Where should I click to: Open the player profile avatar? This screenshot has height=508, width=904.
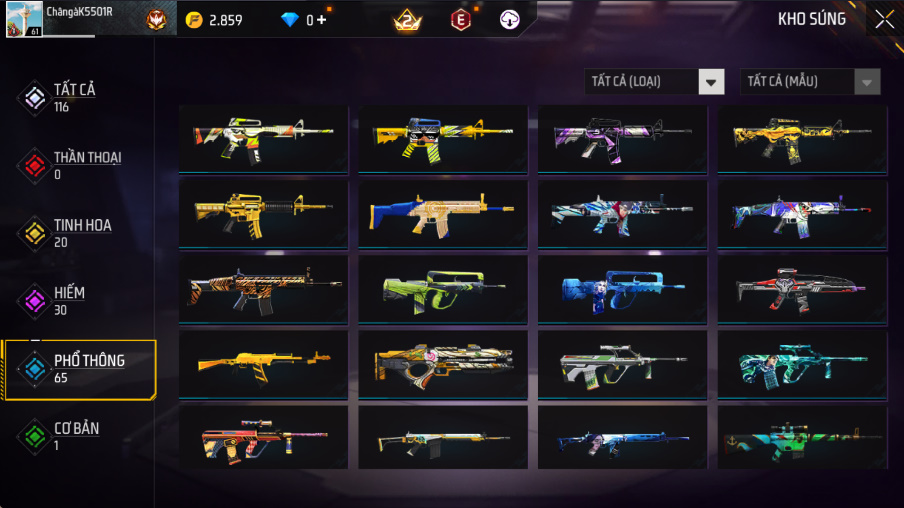click(24, 19)
